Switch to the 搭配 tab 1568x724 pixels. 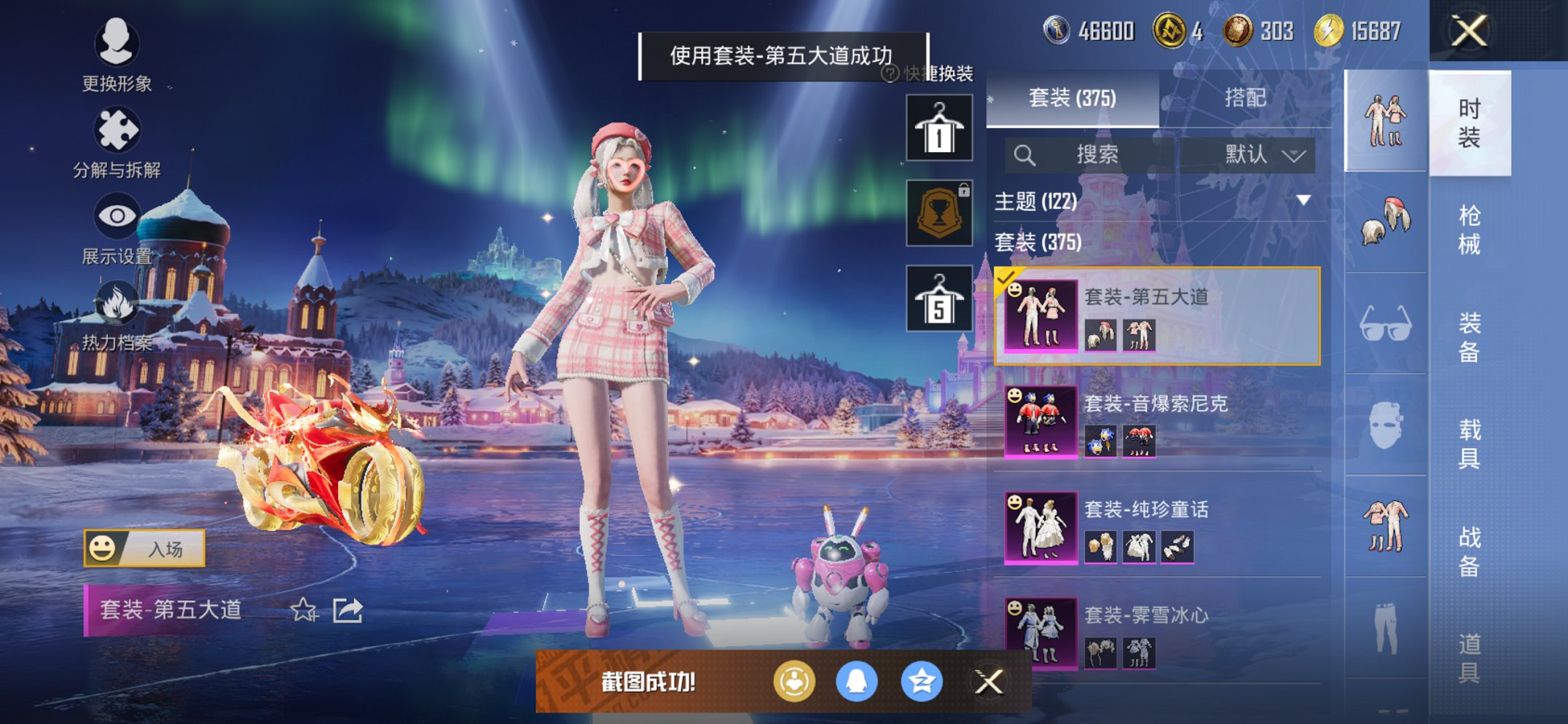tap(1247, 99)
